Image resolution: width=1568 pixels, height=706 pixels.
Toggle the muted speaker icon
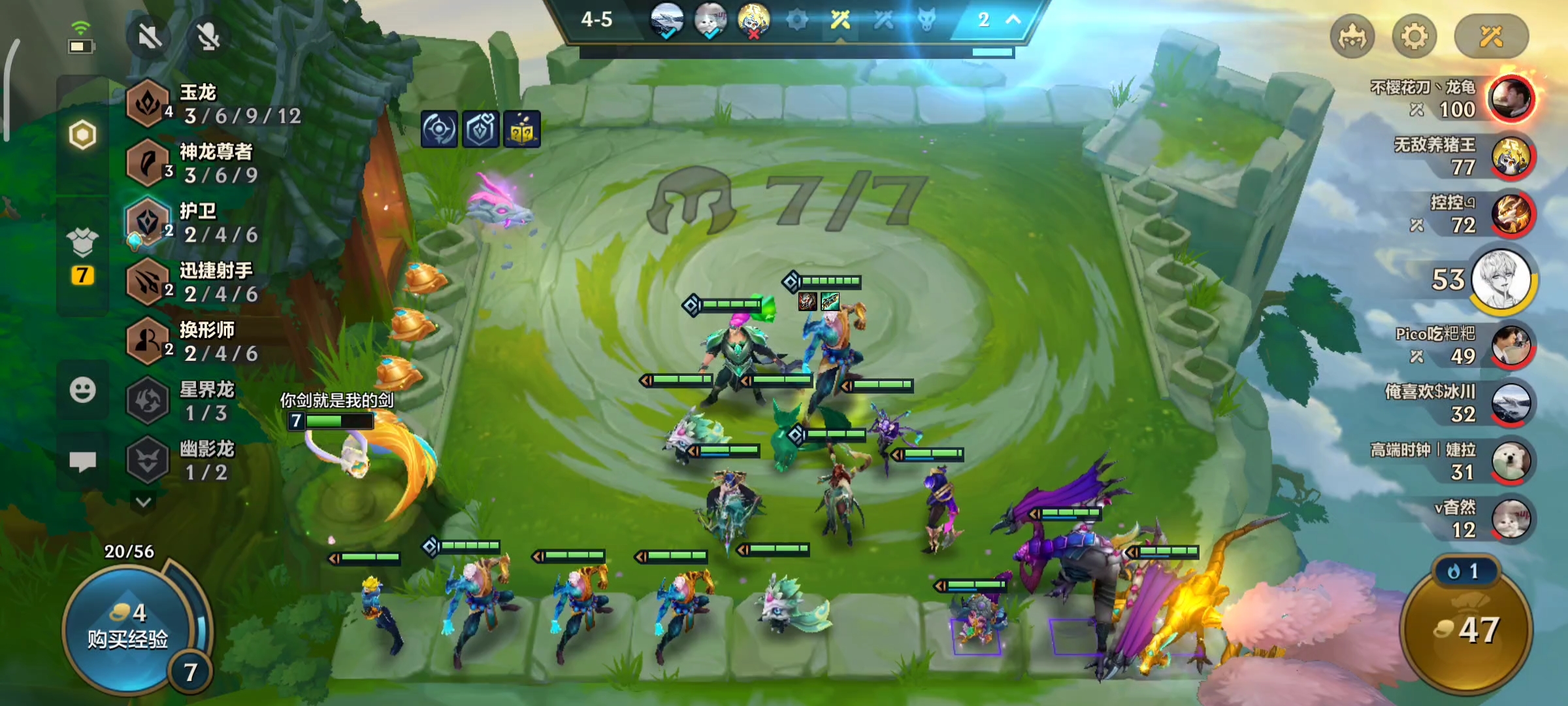pyautogui.click(x=150, y=37)
